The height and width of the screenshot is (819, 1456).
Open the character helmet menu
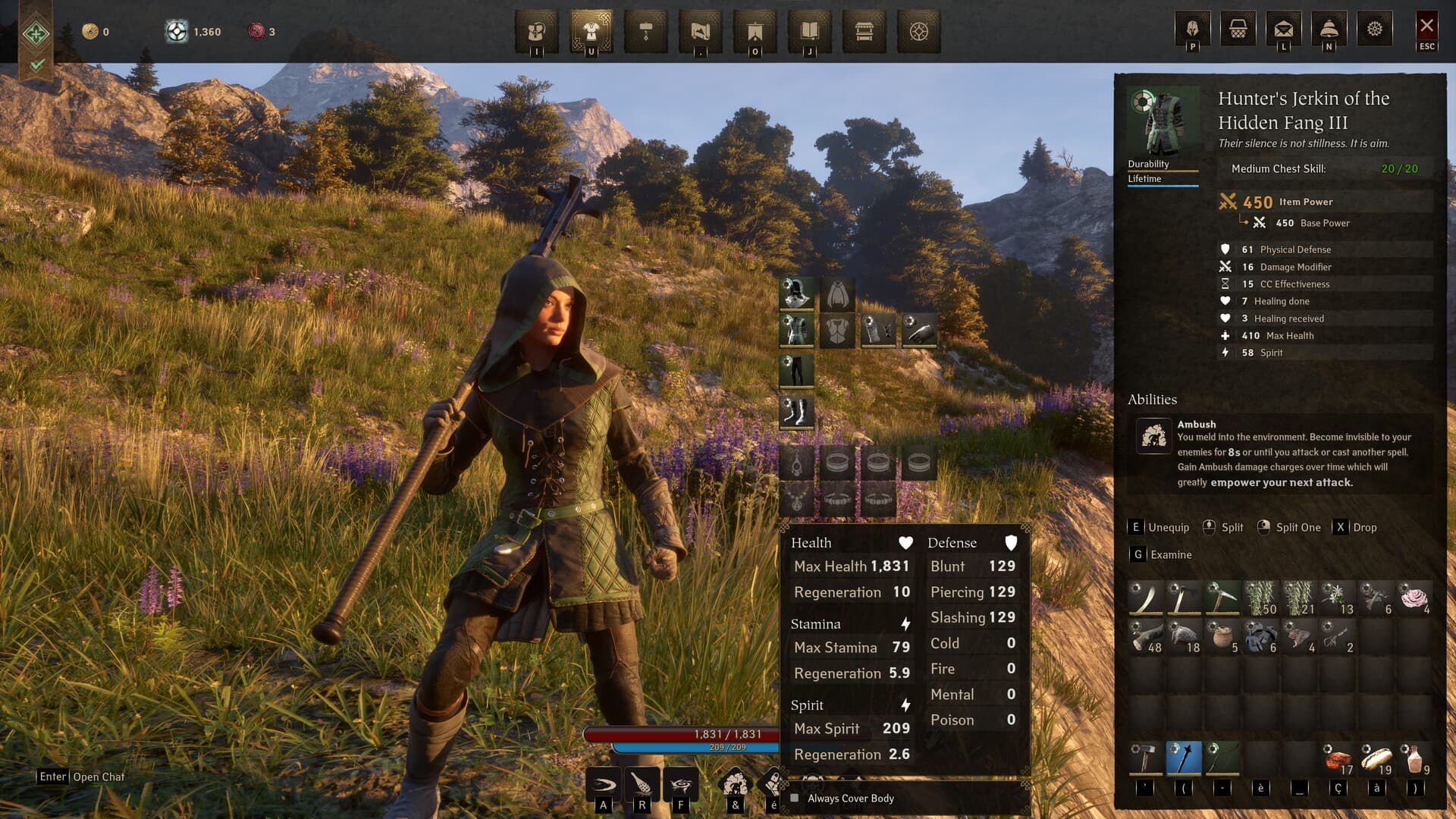[1191, 28]
